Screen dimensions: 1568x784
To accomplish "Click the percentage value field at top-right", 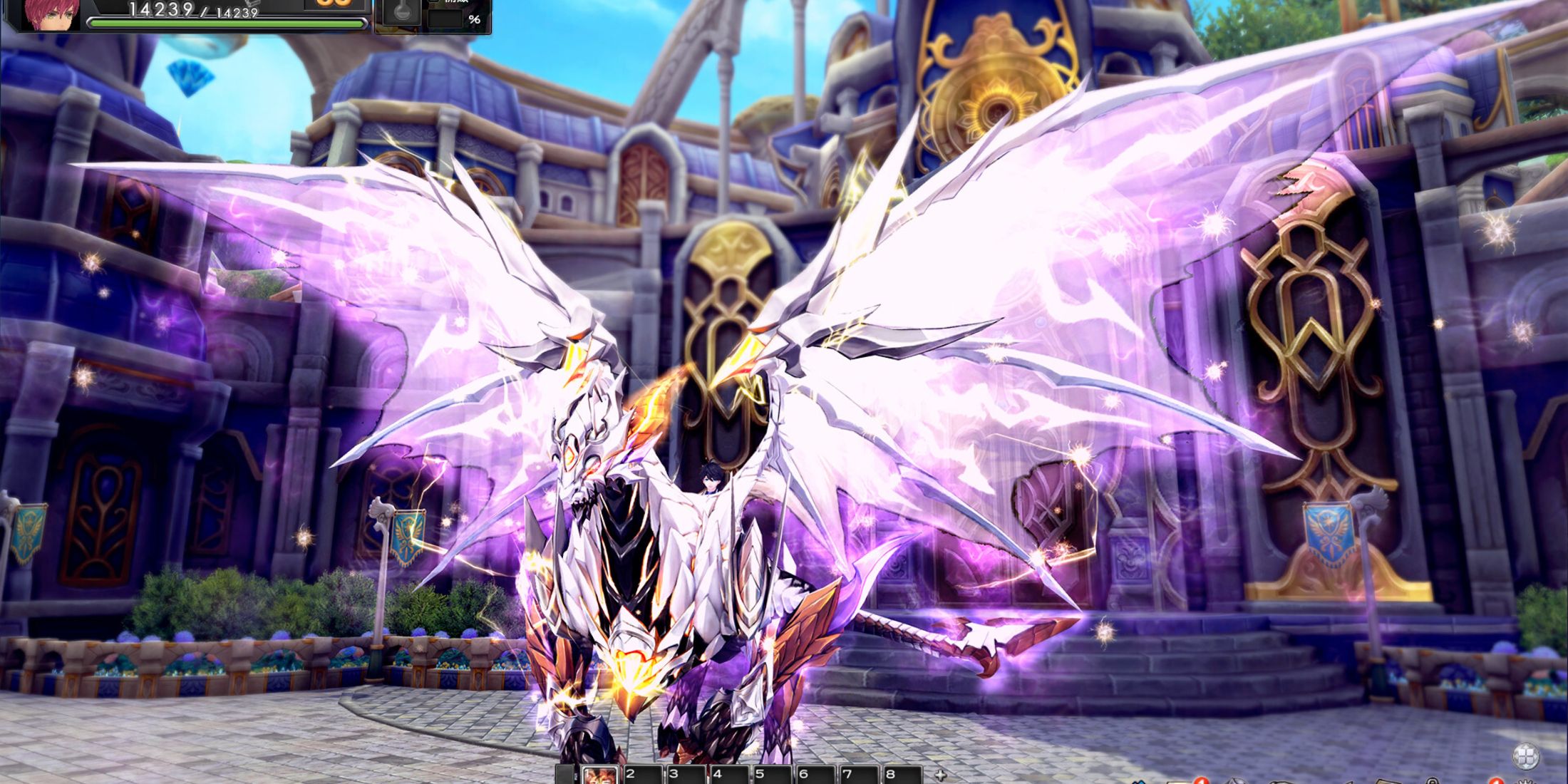I will tap(447, 19).
